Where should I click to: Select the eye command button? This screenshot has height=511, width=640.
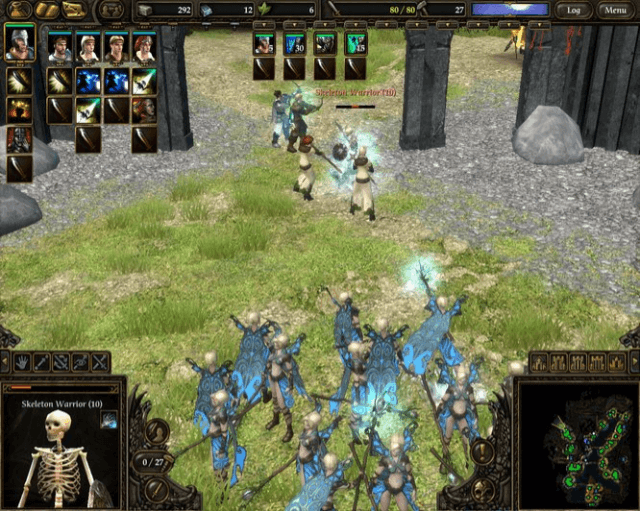coord(81,362)
